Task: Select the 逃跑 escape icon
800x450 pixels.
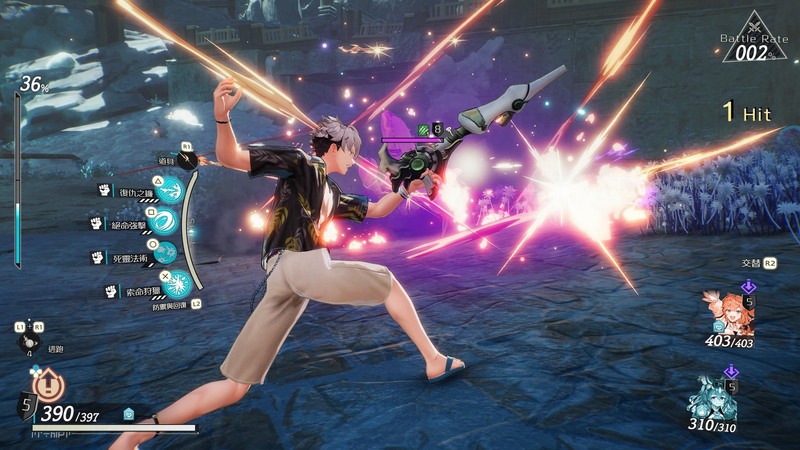Action: point(29,342)
